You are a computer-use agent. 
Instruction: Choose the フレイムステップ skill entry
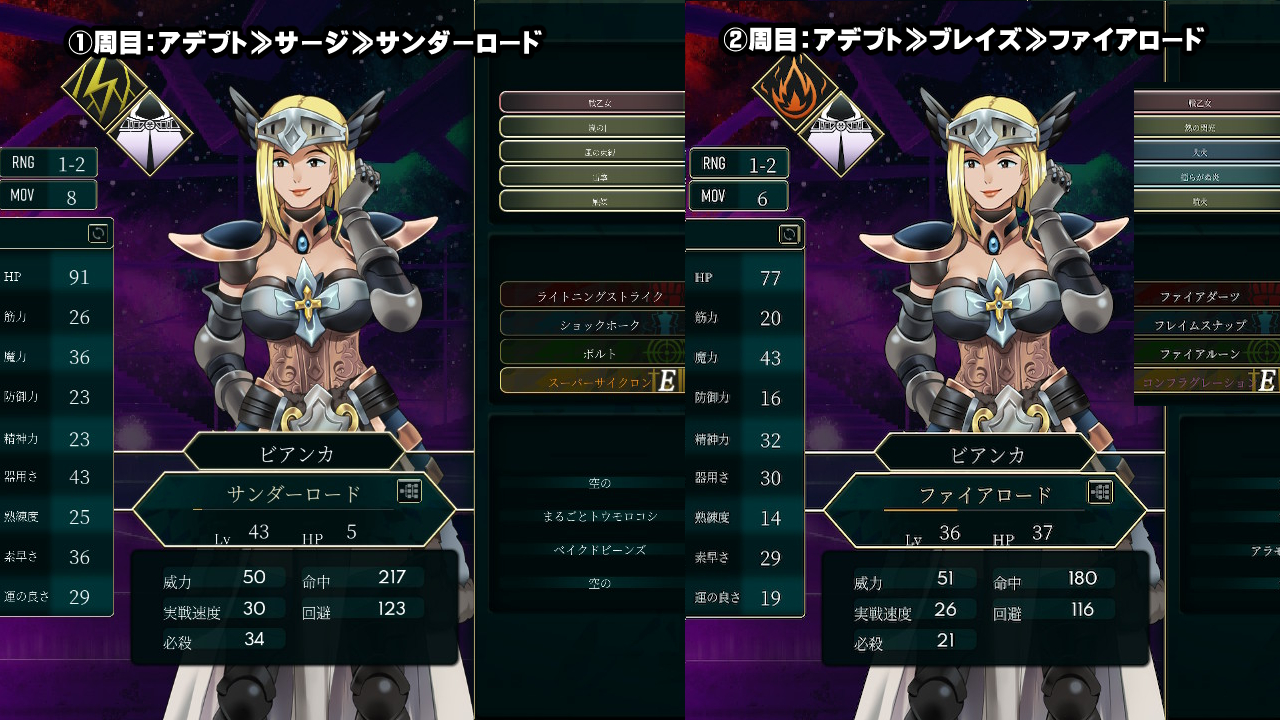(1199, 324)
